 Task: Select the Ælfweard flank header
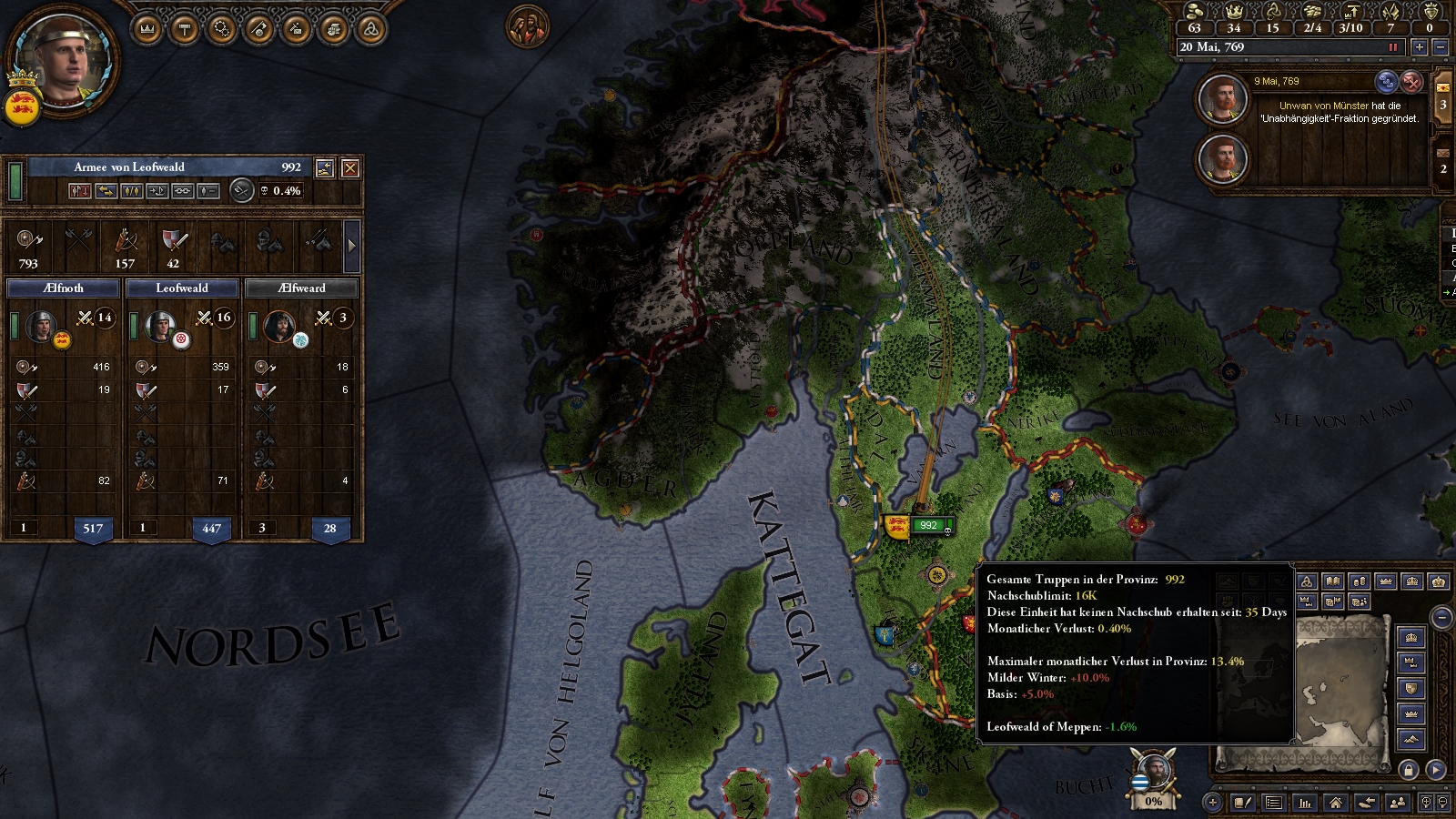[301, 288]
